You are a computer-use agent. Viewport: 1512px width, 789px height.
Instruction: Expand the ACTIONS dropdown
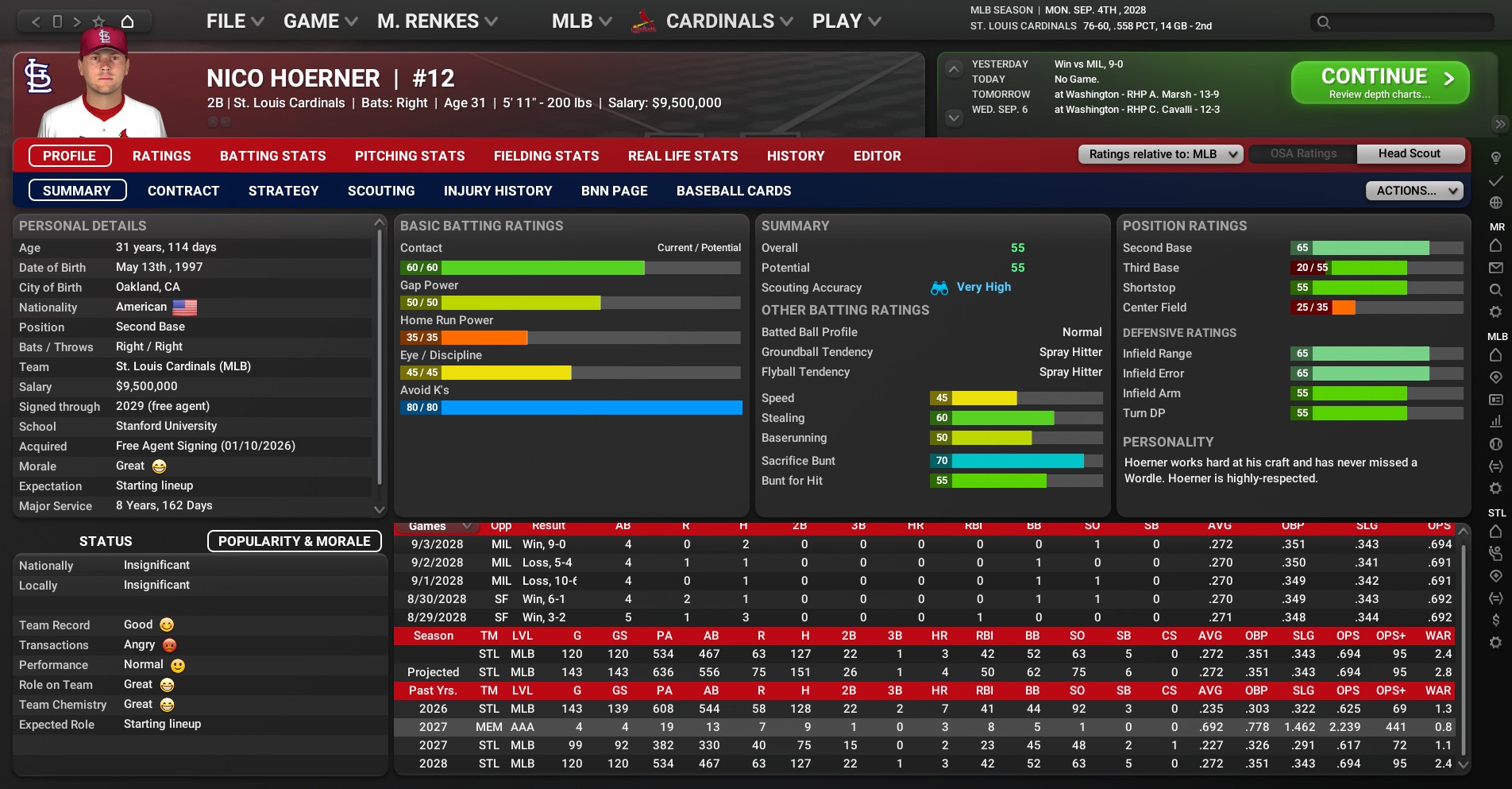[1414, 191]
